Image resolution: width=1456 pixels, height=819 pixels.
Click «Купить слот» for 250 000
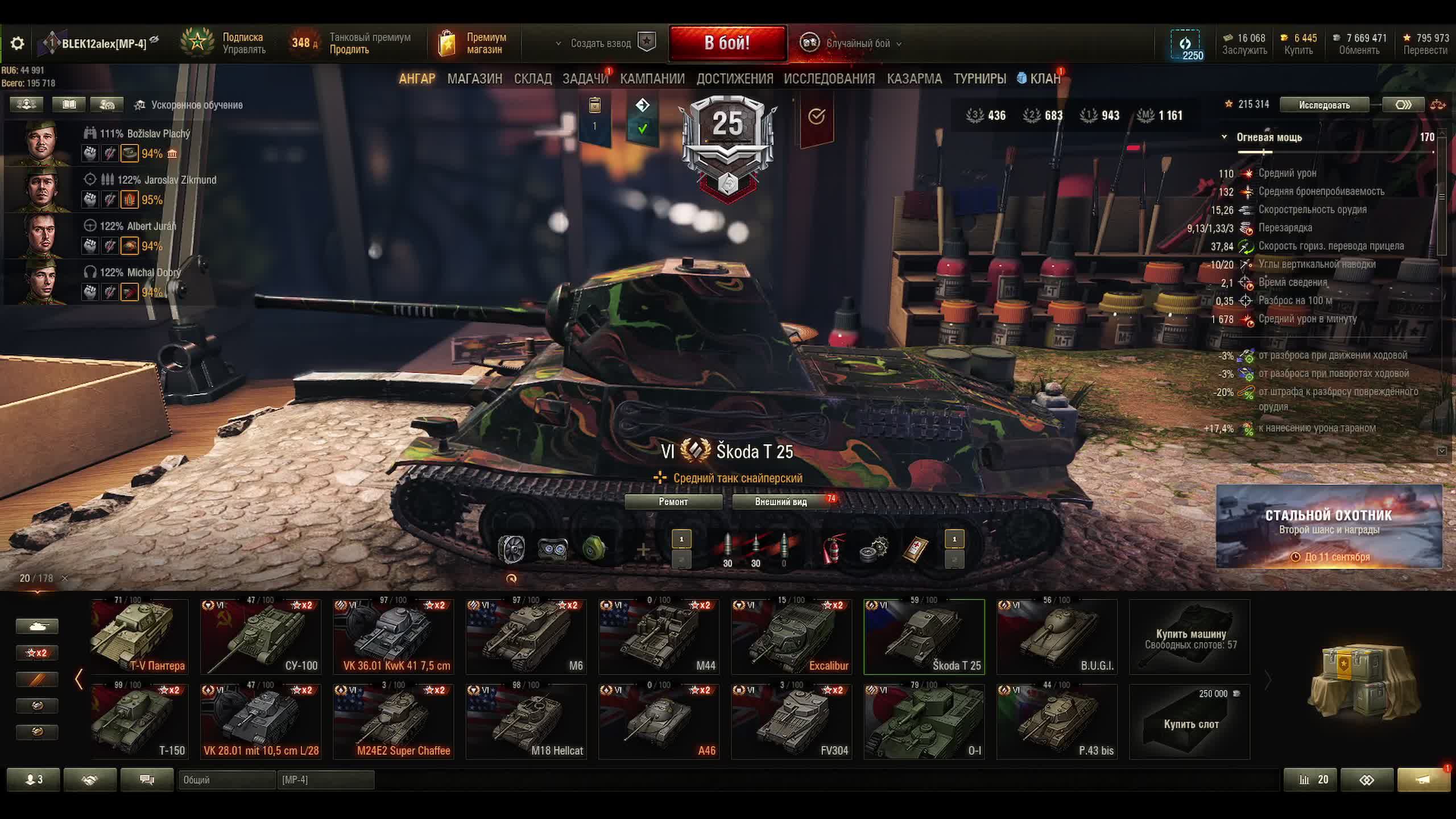(x=1190, y=722)
